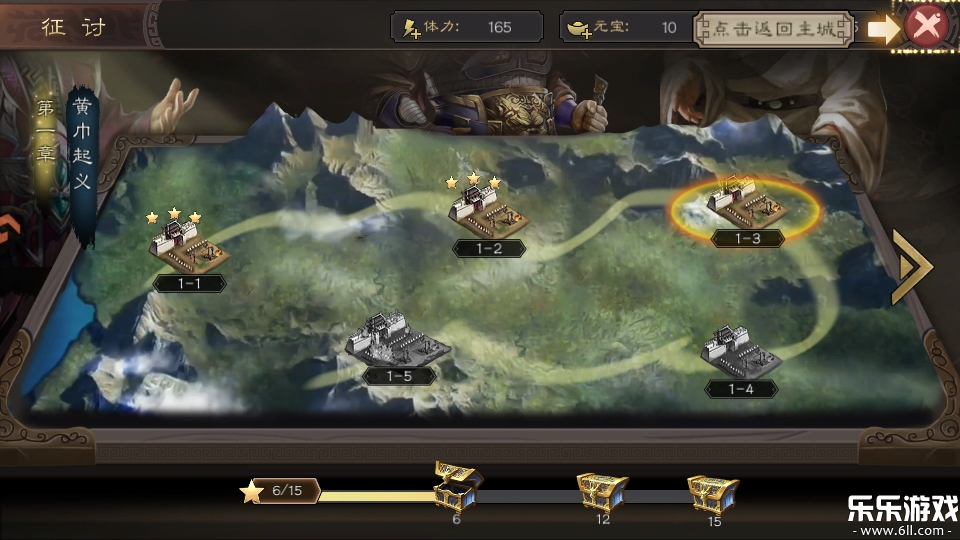Close the campaign screen with red X
This screenshot has height=540, width=960.
(927, 27)
